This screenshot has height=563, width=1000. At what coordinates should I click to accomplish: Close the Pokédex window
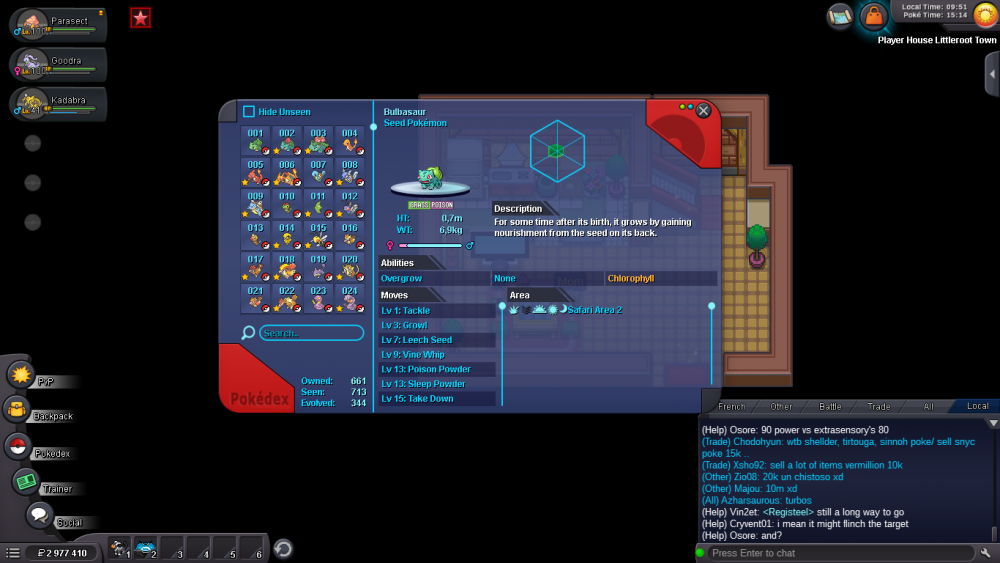[704, 110]
